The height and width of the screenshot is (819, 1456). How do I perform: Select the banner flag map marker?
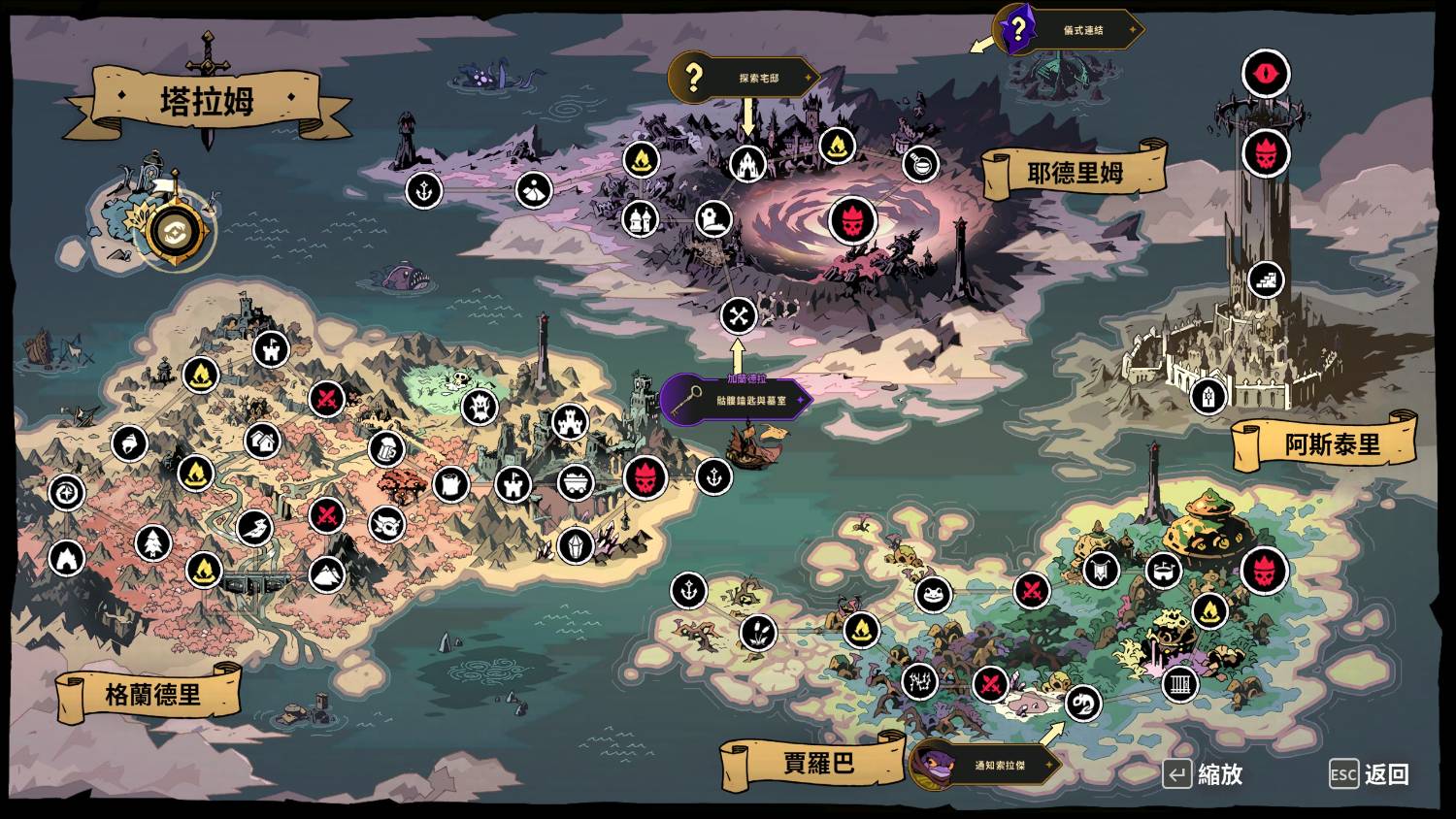[1101, 570]
